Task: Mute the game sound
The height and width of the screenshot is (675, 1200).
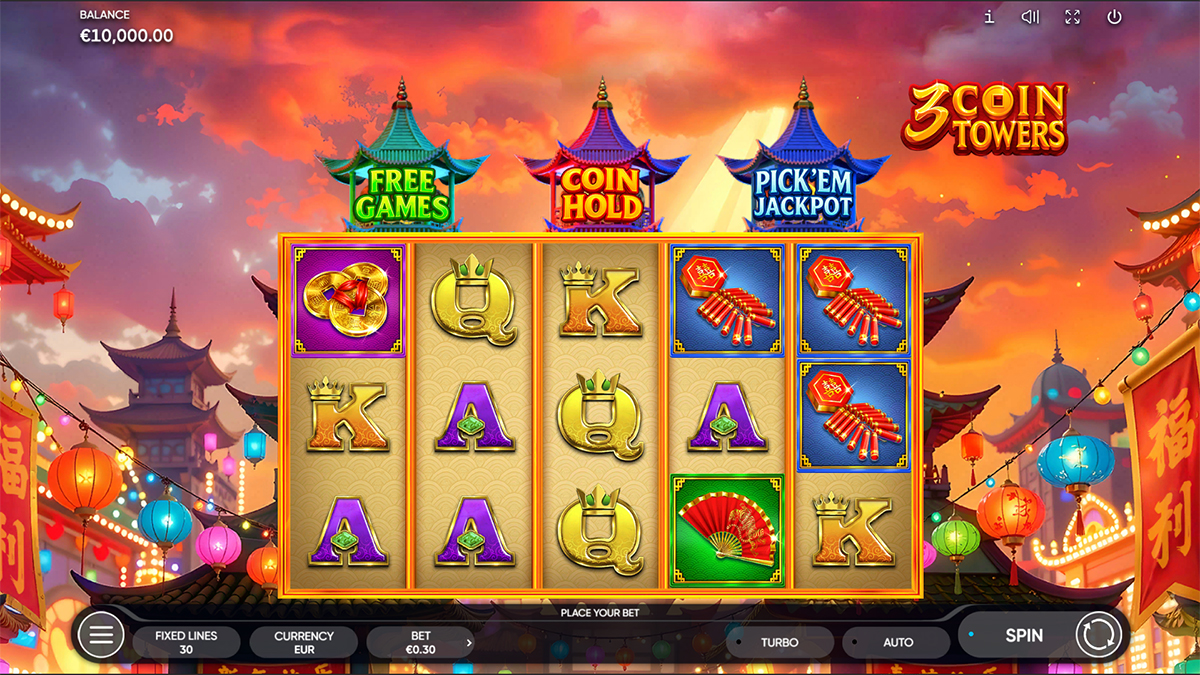Action: point(1030,17)
